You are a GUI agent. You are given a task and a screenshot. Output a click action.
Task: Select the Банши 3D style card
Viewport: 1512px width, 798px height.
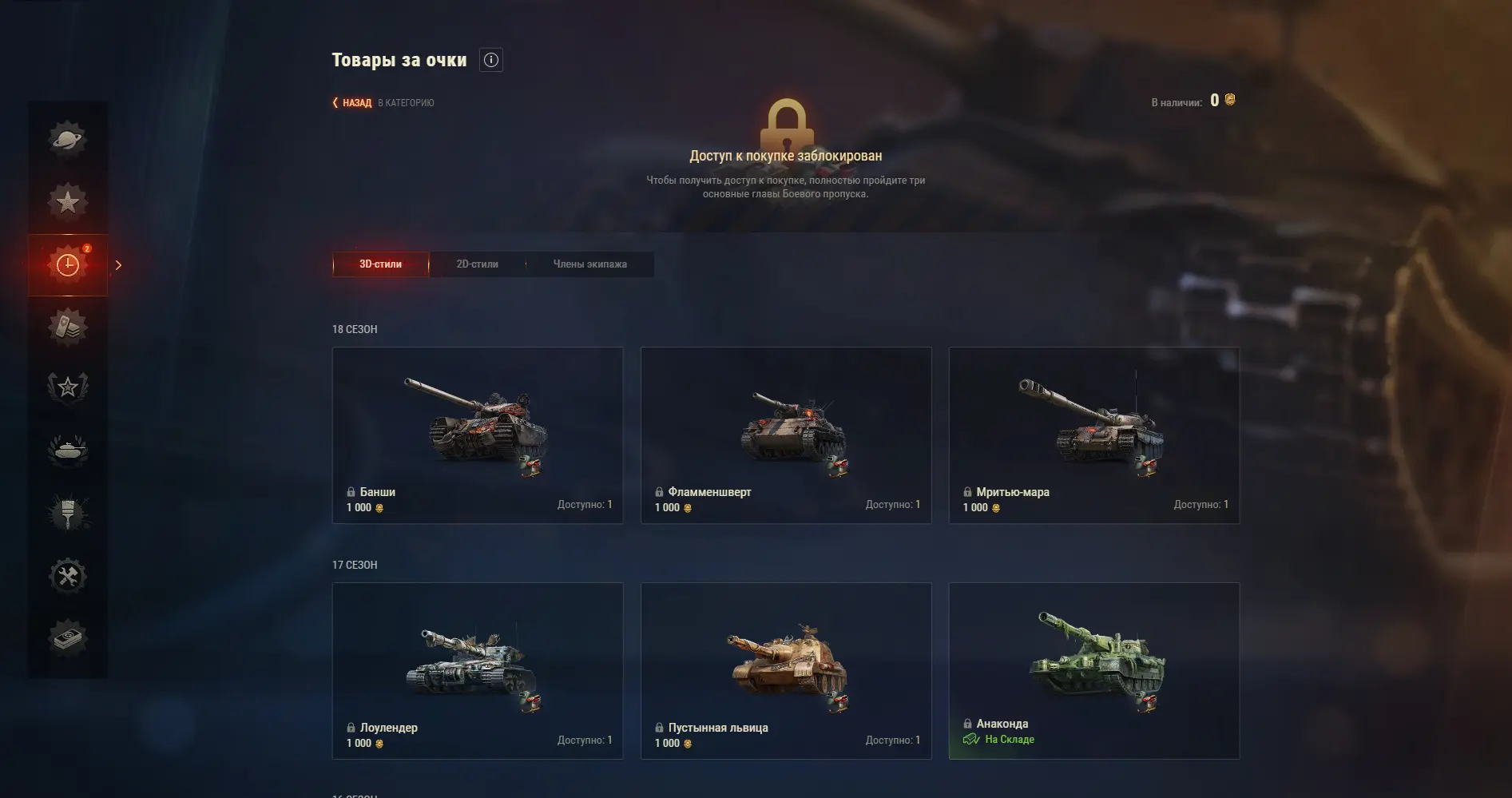[477, 435]
